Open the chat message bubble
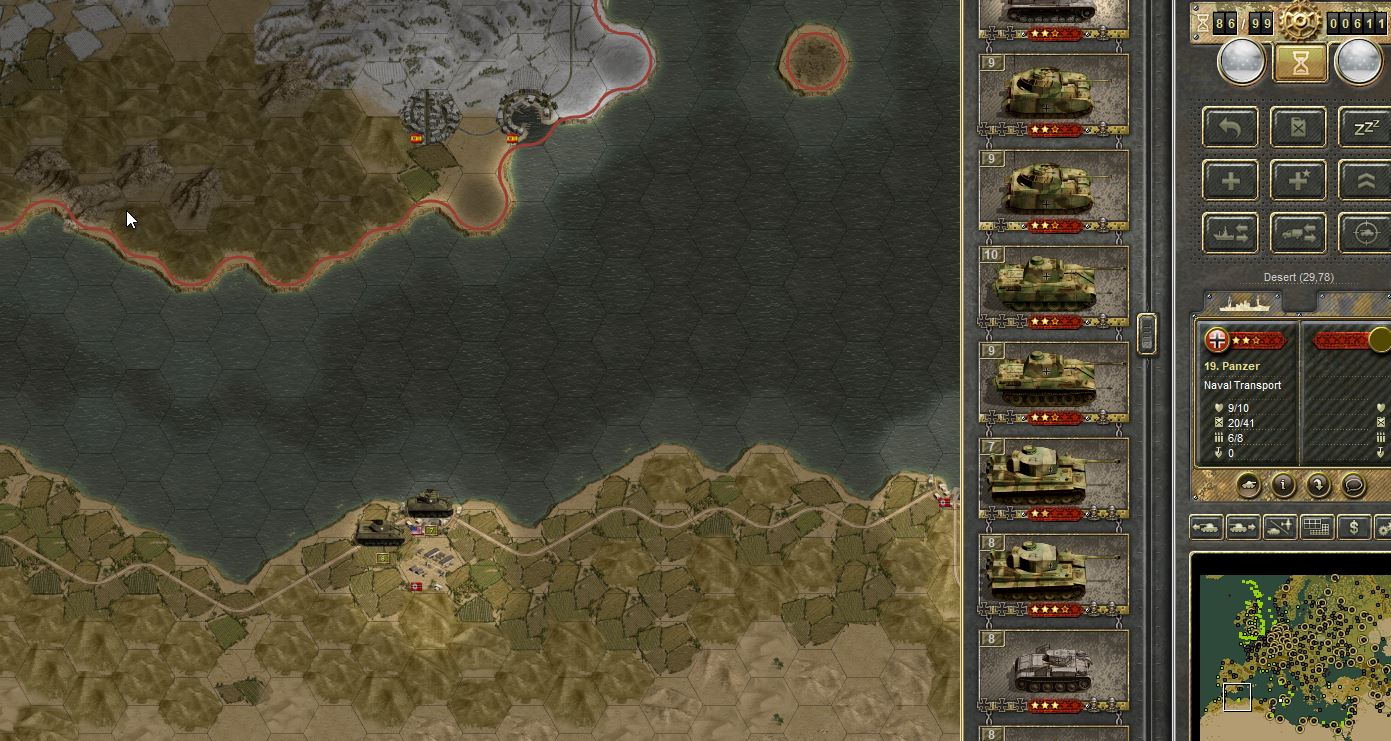This screenshot has width=1391, height=741. 1354,484
